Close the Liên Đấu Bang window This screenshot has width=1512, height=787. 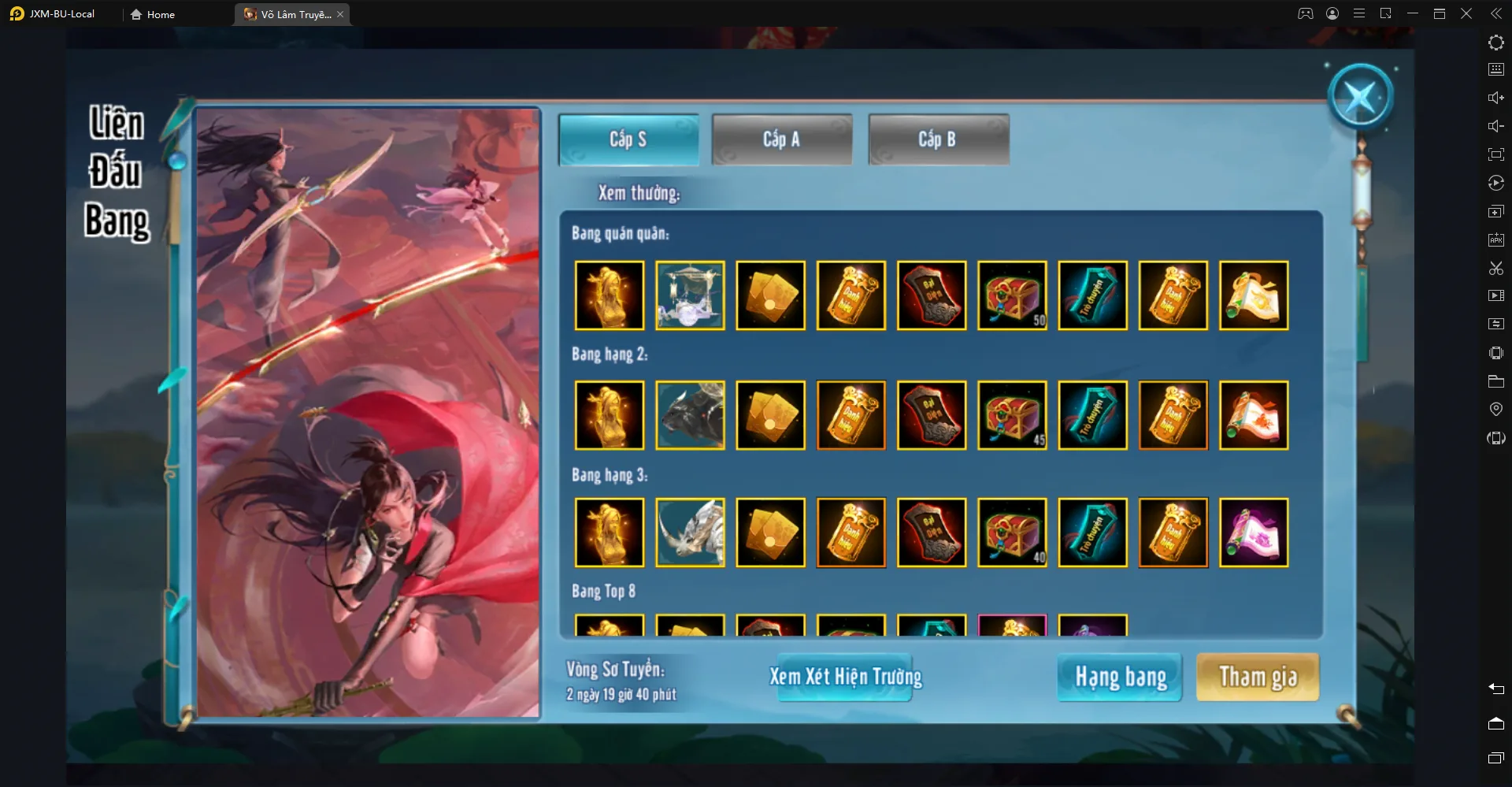click(1360, 97)
